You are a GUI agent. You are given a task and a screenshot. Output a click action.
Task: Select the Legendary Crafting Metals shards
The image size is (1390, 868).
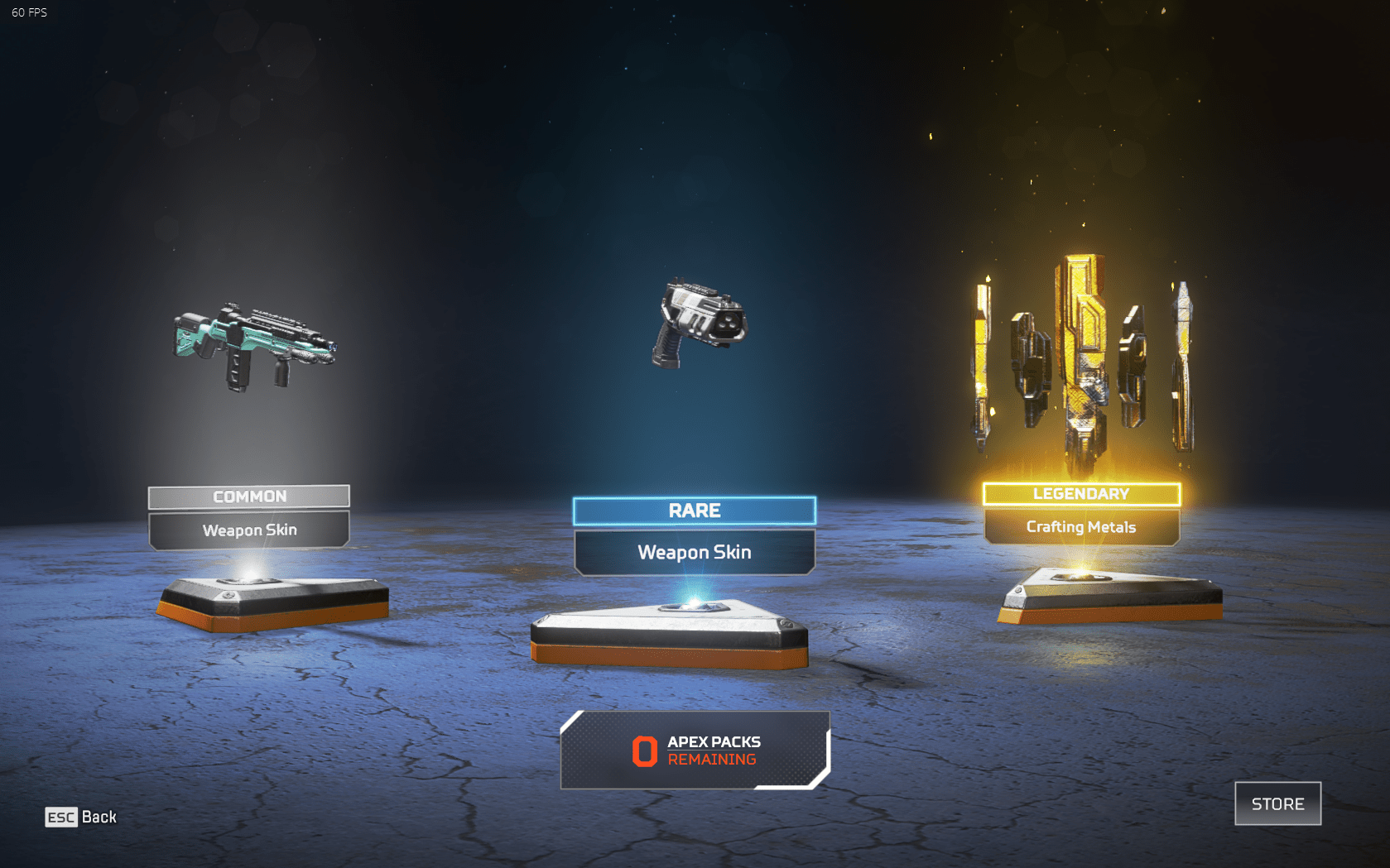(1080, 356)
